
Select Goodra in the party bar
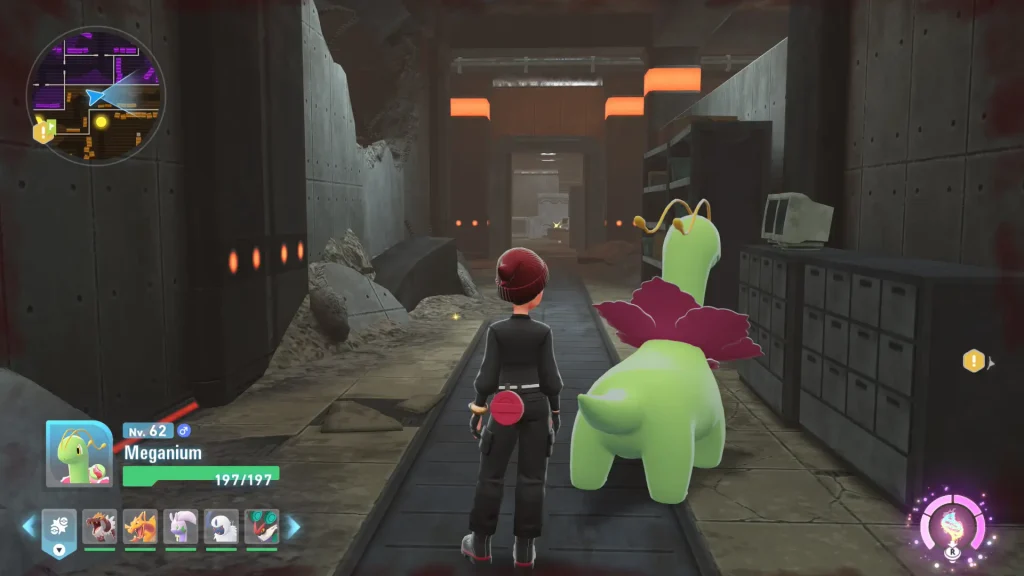181,526
